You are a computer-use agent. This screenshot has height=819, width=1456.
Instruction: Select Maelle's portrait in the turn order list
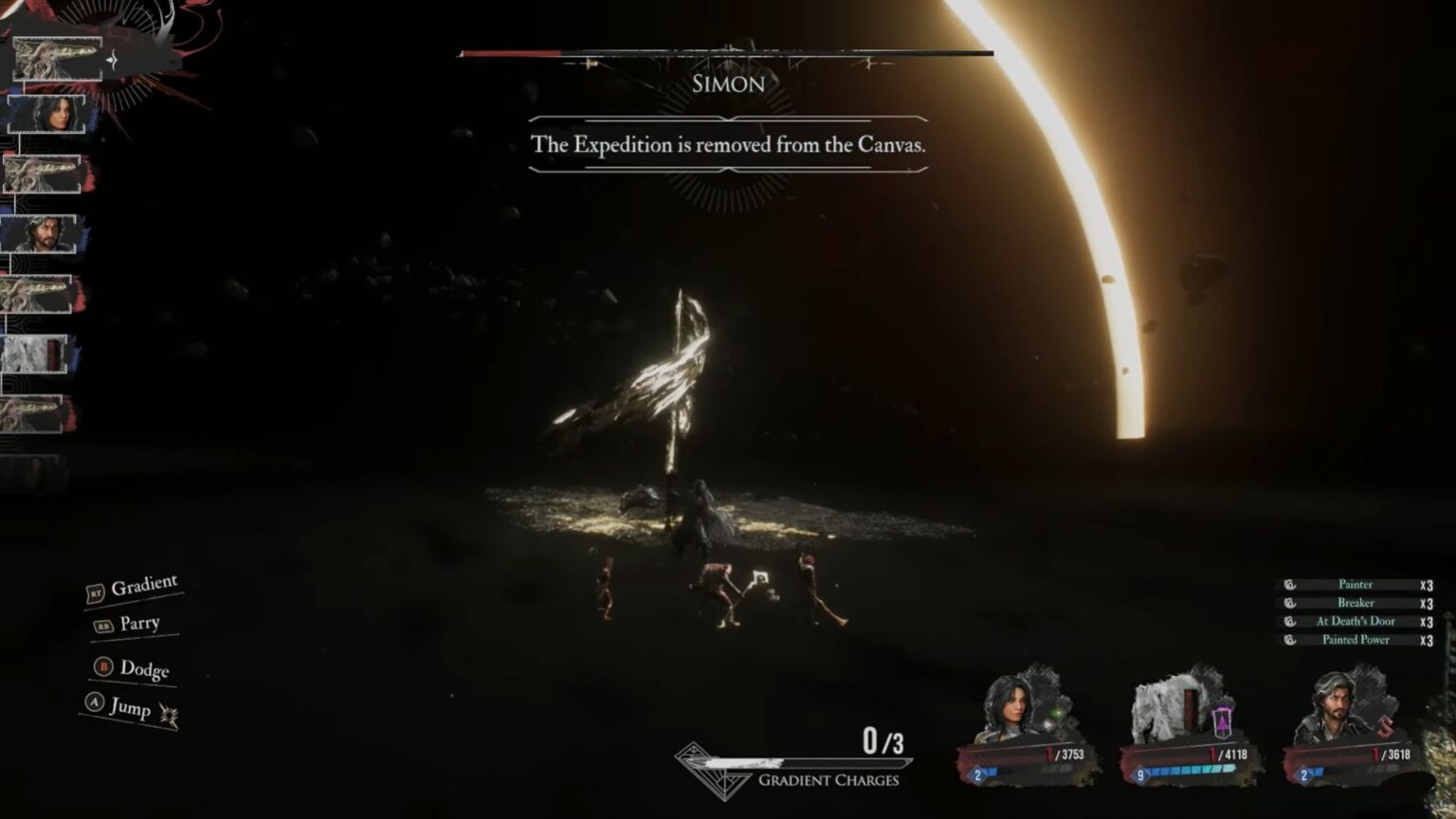pyautogui.click(x=46, y=113)
